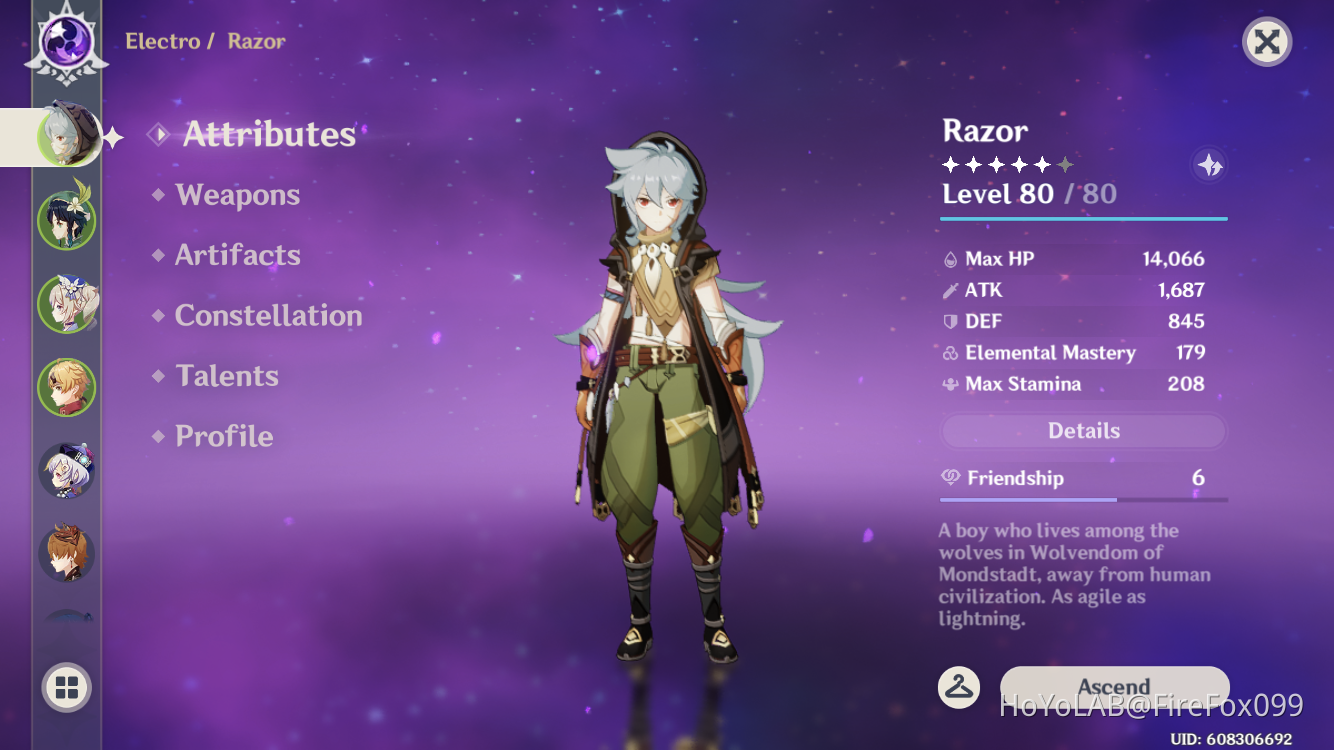Select the blonde character's portrait in the sidebar
Image resolution: width=1334 pixels, height=750 pixels.
click(x=66, y=387)
